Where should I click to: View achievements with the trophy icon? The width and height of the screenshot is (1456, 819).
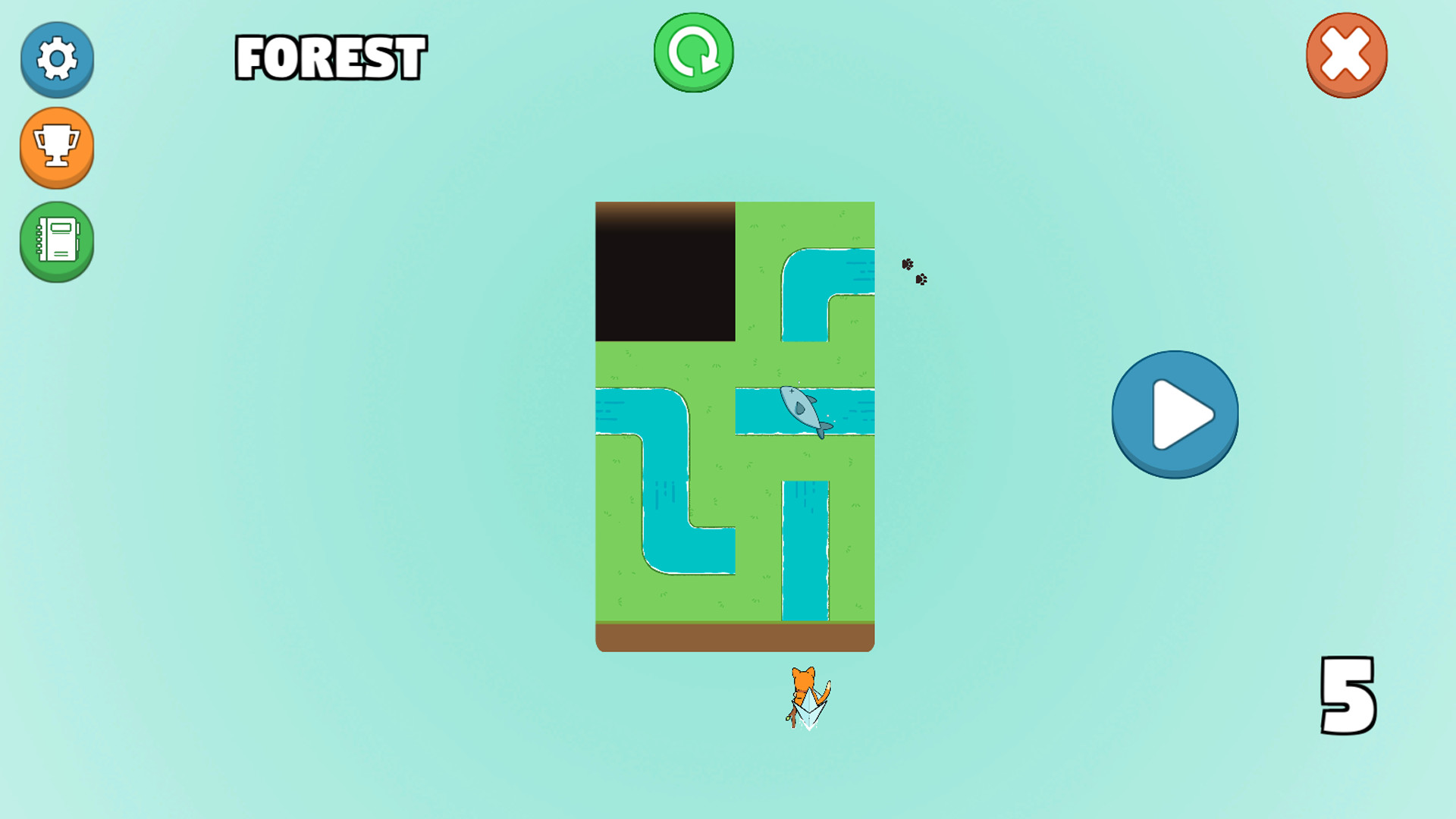57,149
